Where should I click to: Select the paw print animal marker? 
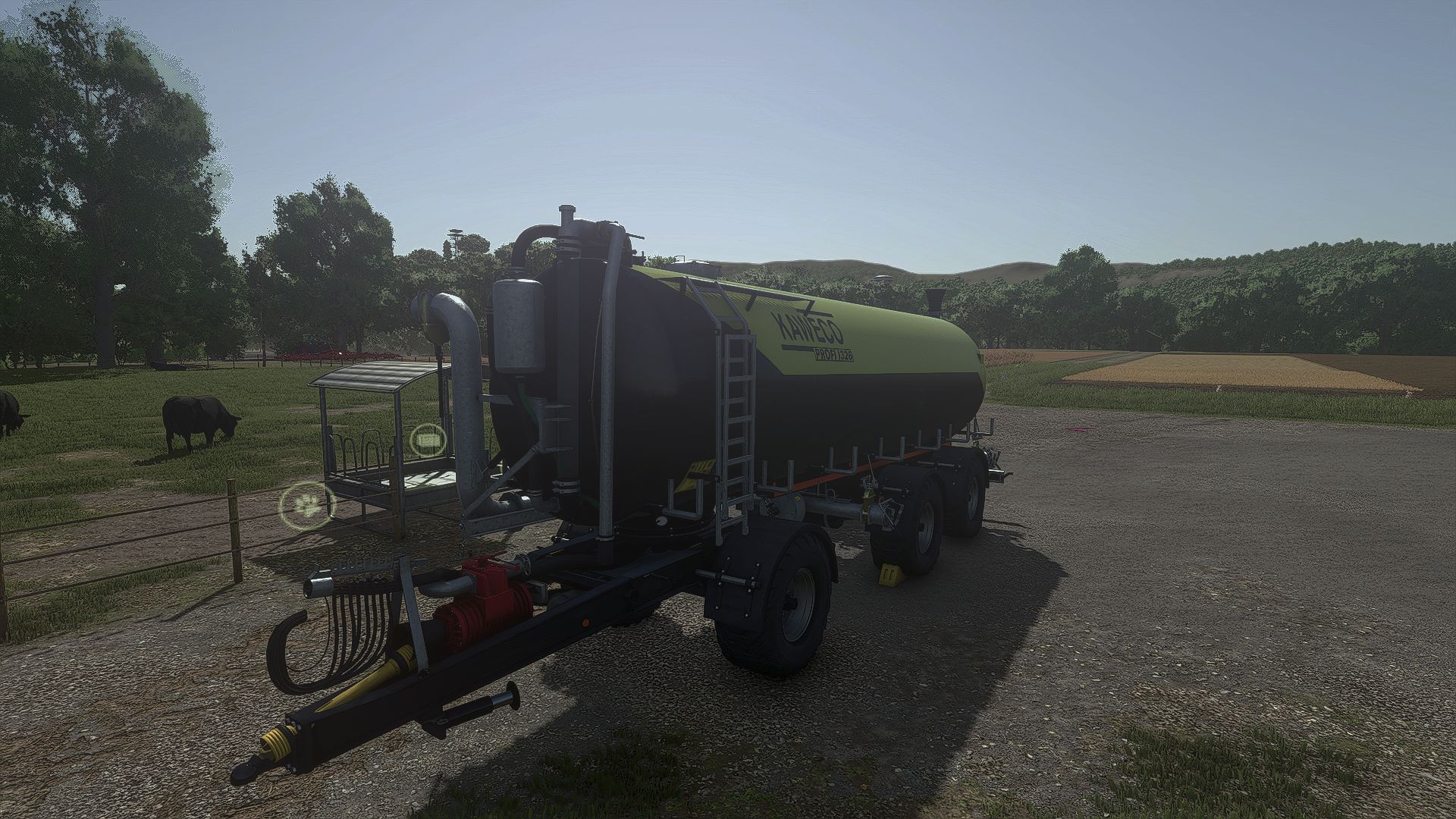[x=307, y=504]
